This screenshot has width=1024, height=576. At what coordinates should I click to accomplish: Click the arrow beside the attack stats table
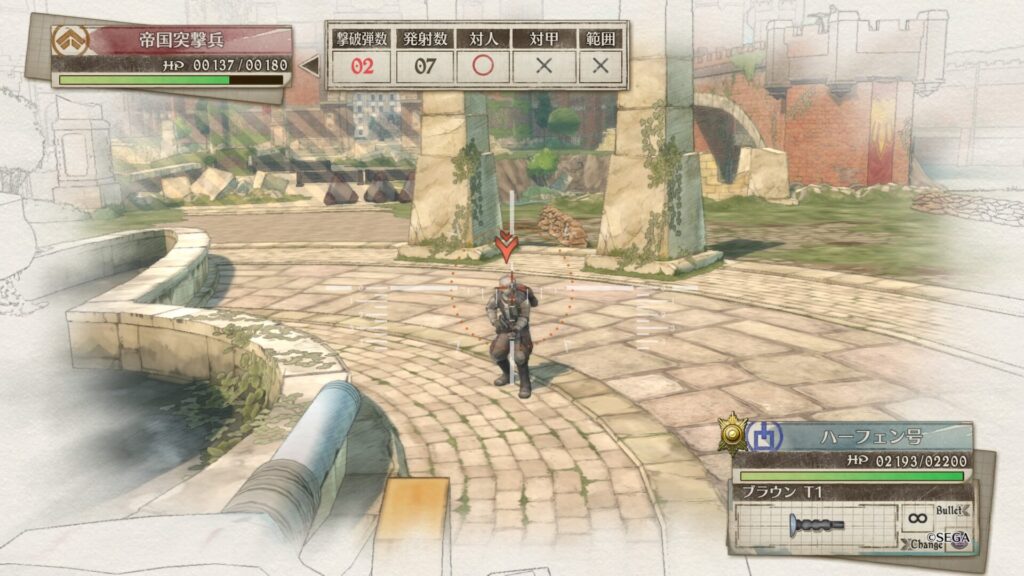[310, 67]
